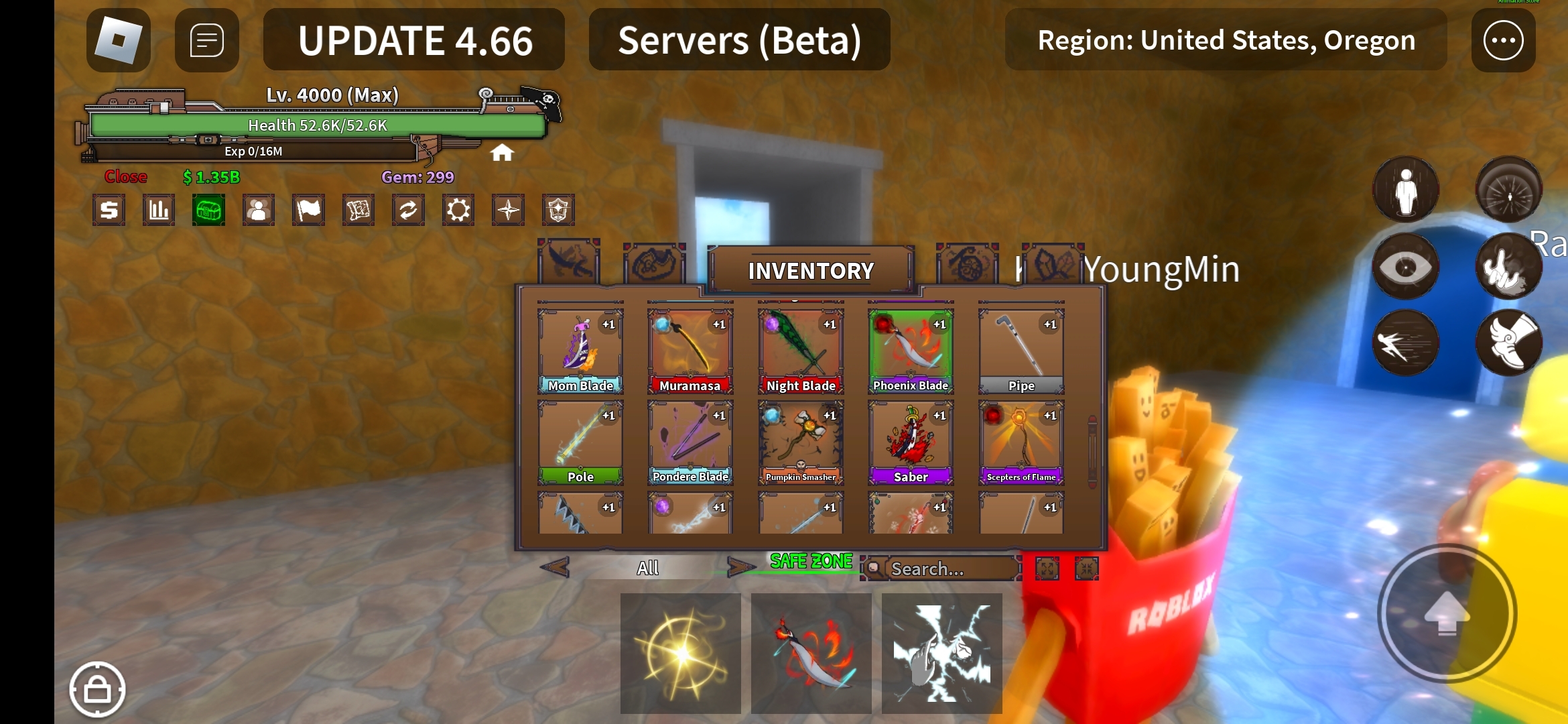Activate the lightning fist hotbar ability

coord(941,654)
